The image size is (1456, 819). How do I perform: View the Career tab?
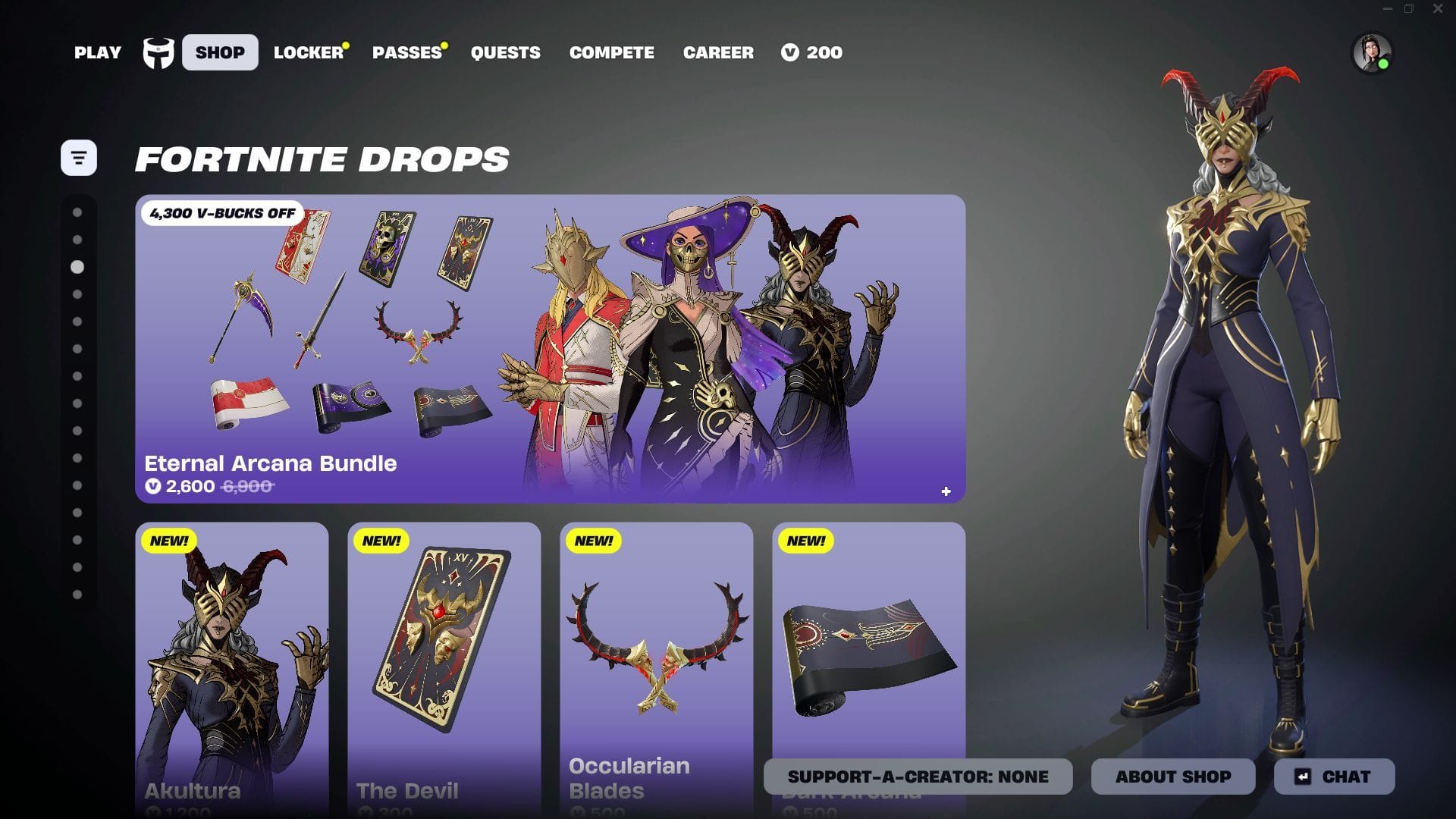click(718, 52)
